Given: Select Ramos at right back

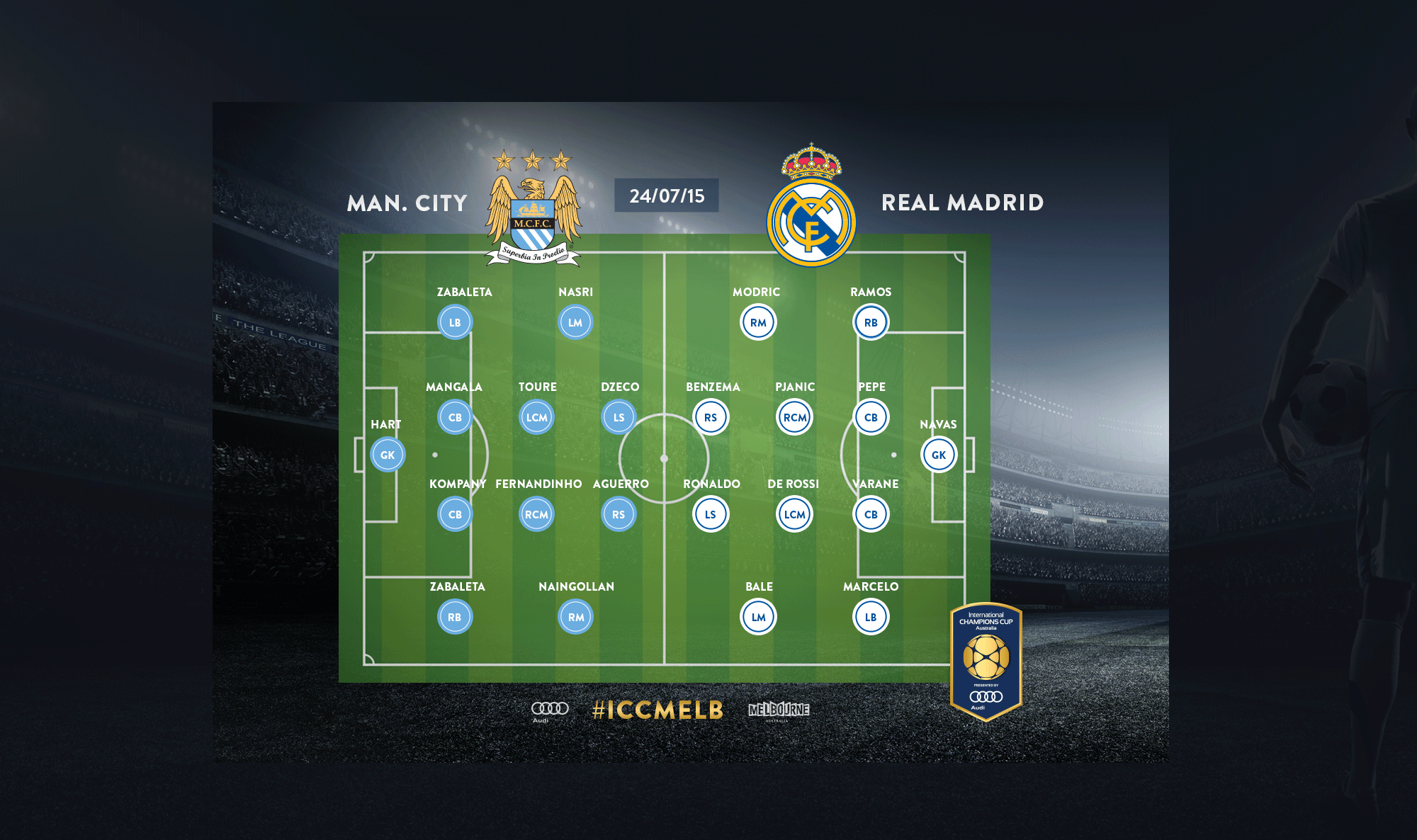Looking at the screenshot, I should click(x=871, y=322).
